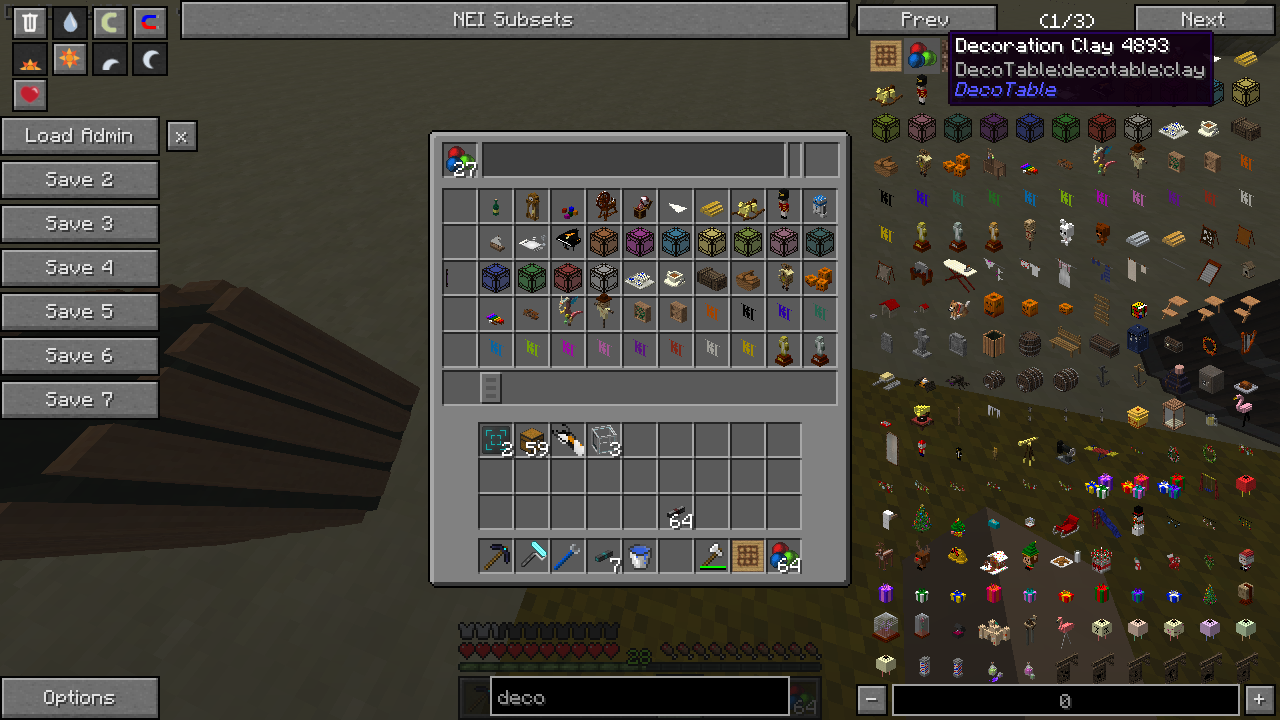The height and width of the screenshot is (720, 1280).
Task: Click the decoration clay stack of 64 in hotbar
Action: click(784, 556)
